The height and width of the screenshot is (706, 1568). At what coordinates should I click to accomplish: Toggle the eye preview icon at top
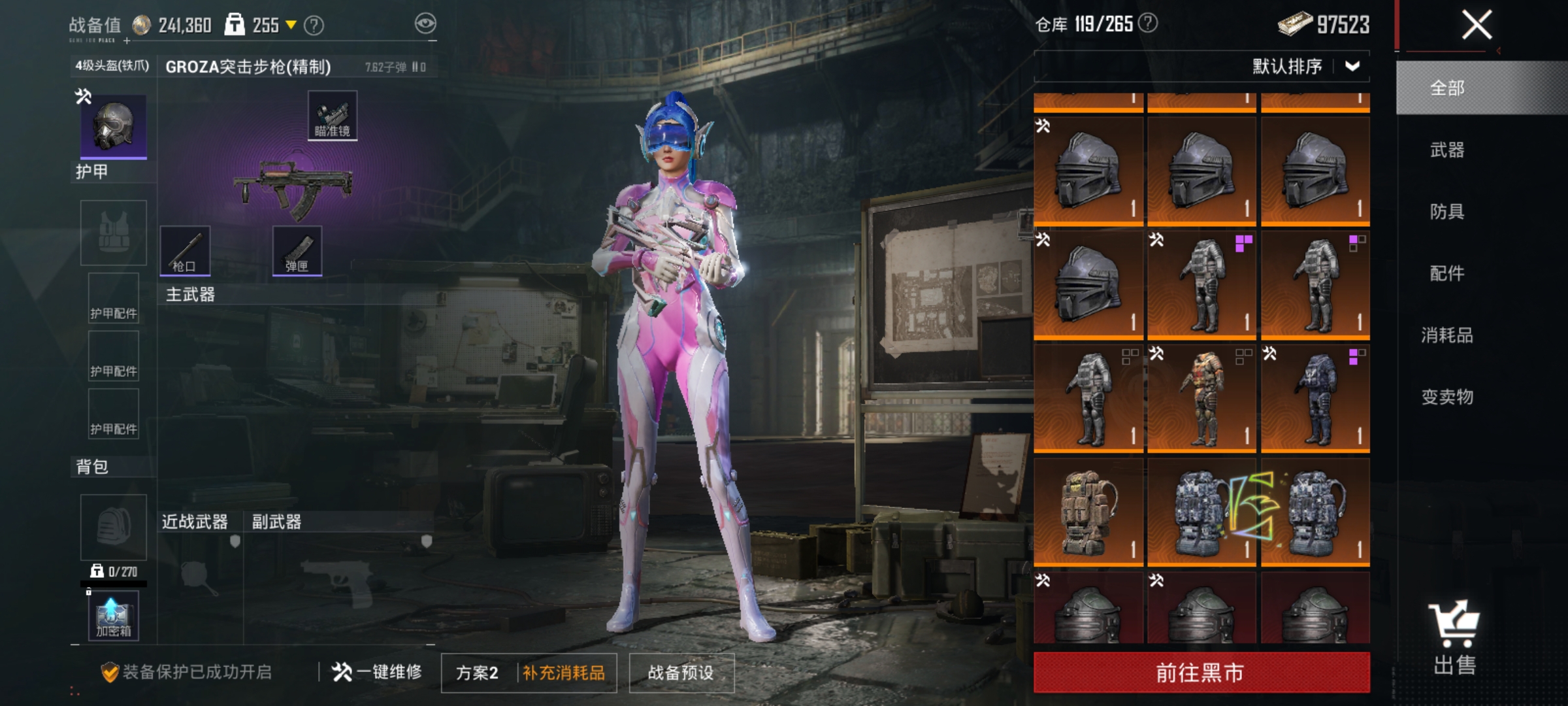[426, 22]
